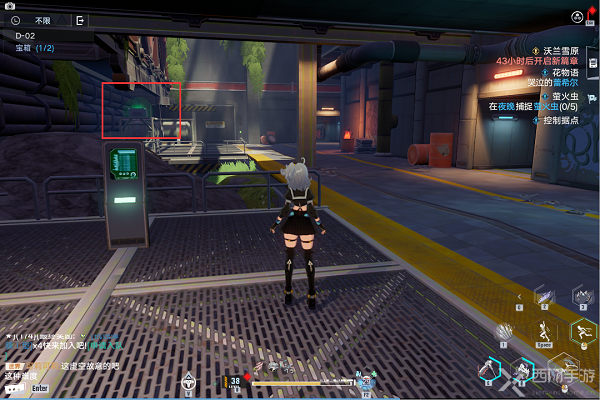Activate the jump skill icon labeled Space
The width and height of the screenshot is (600, 400).
click(x=543, y=331)
